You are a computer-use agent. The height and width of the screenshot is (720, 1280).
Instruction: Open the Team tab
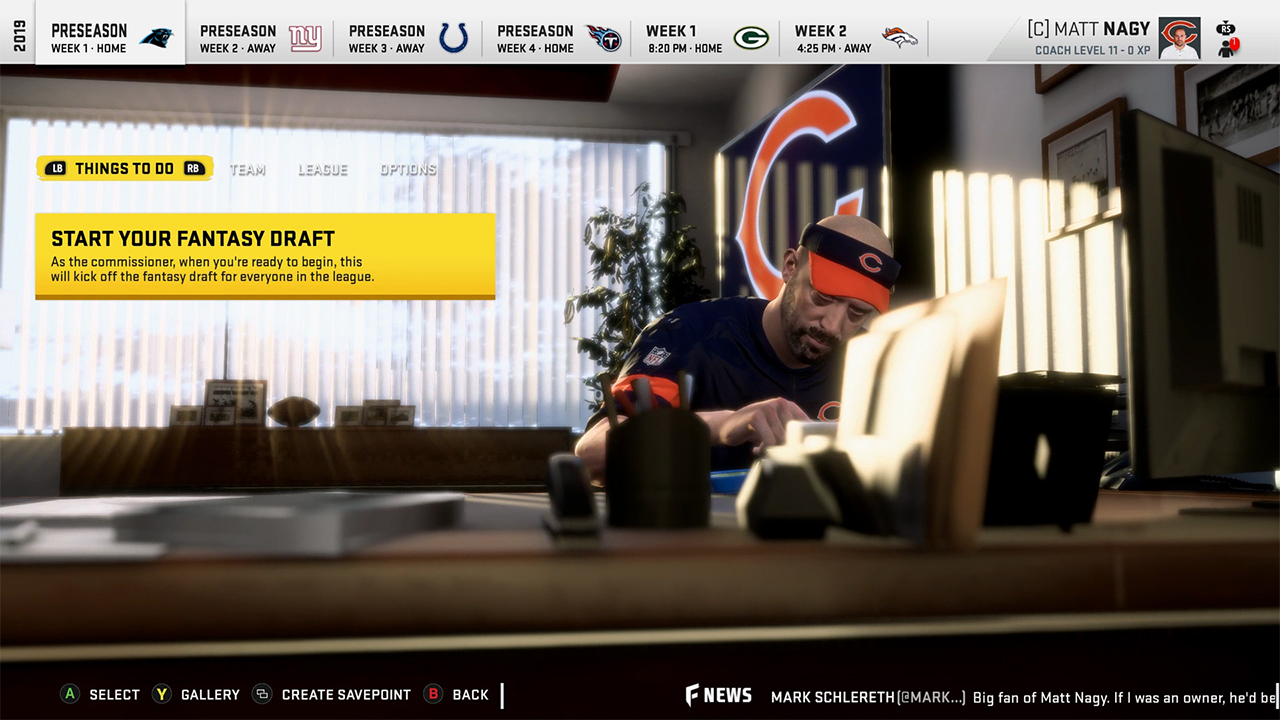[248, 169]
